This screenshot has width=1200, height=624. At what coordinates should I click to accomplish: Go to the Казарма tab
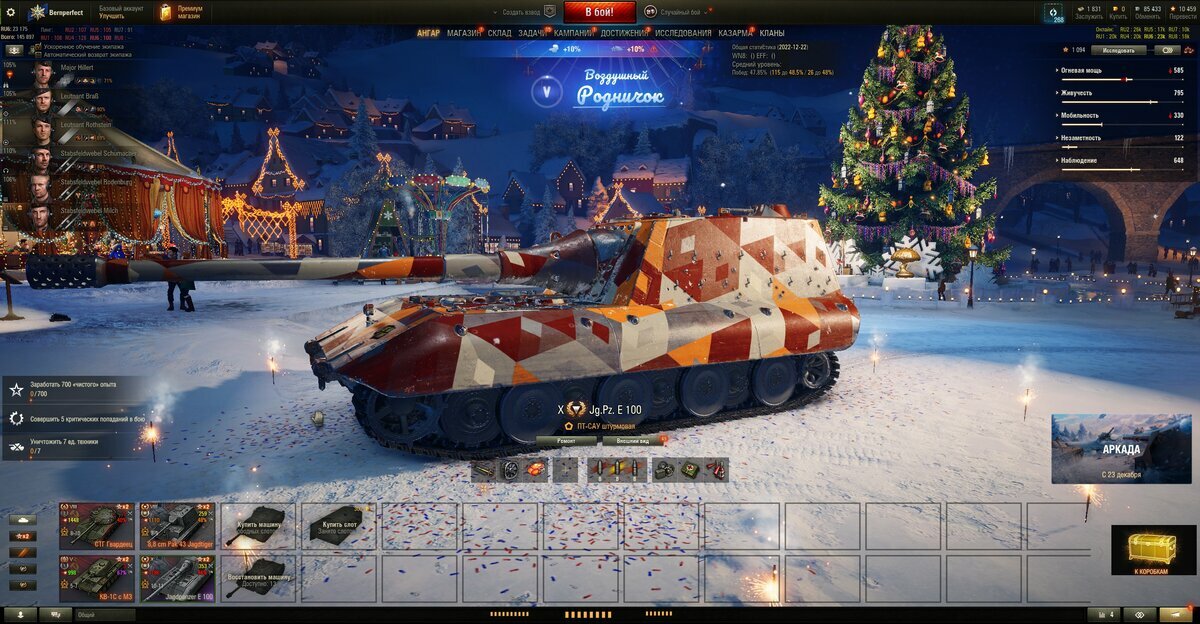coord(735,33)
